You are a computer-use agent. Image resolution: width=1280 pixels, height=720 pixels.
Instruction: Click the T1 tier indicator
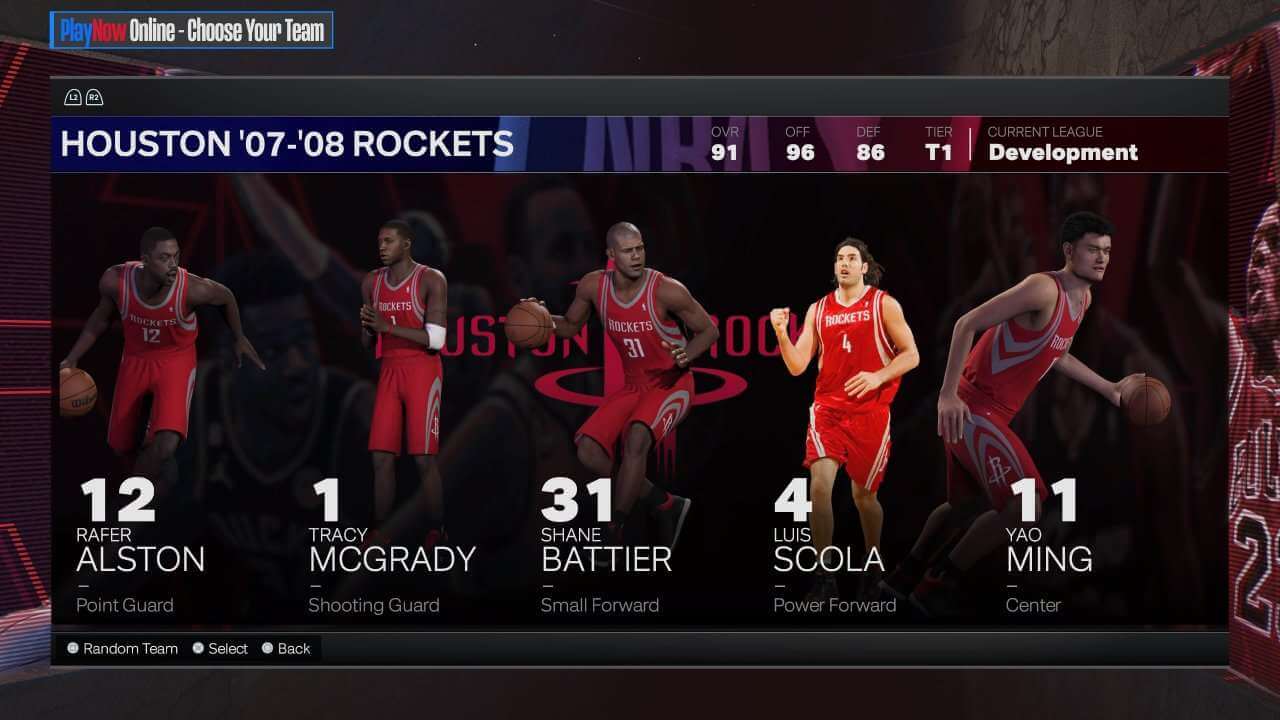(x=940, y=152)
